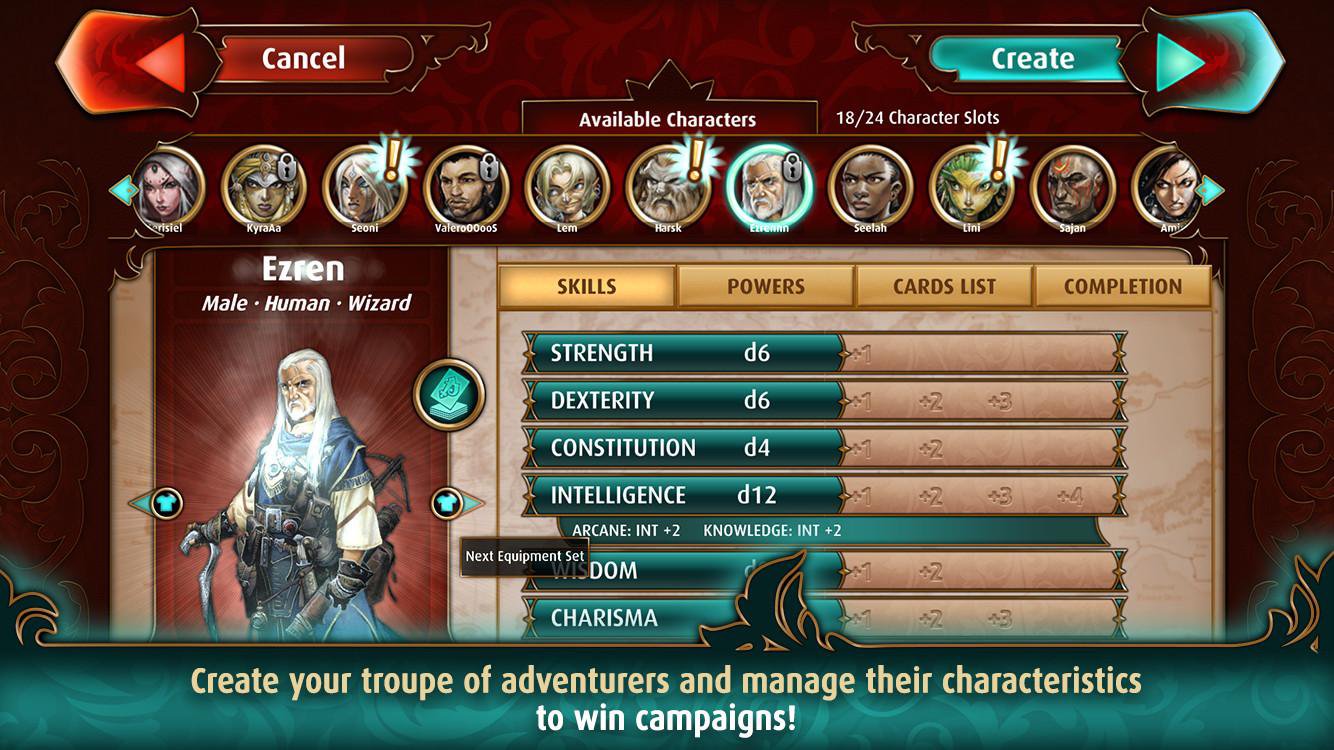Switch to the Skills tab
The width and height of the screenshot is (1334, 750).
pyautogui.click(x=587, y=287)
